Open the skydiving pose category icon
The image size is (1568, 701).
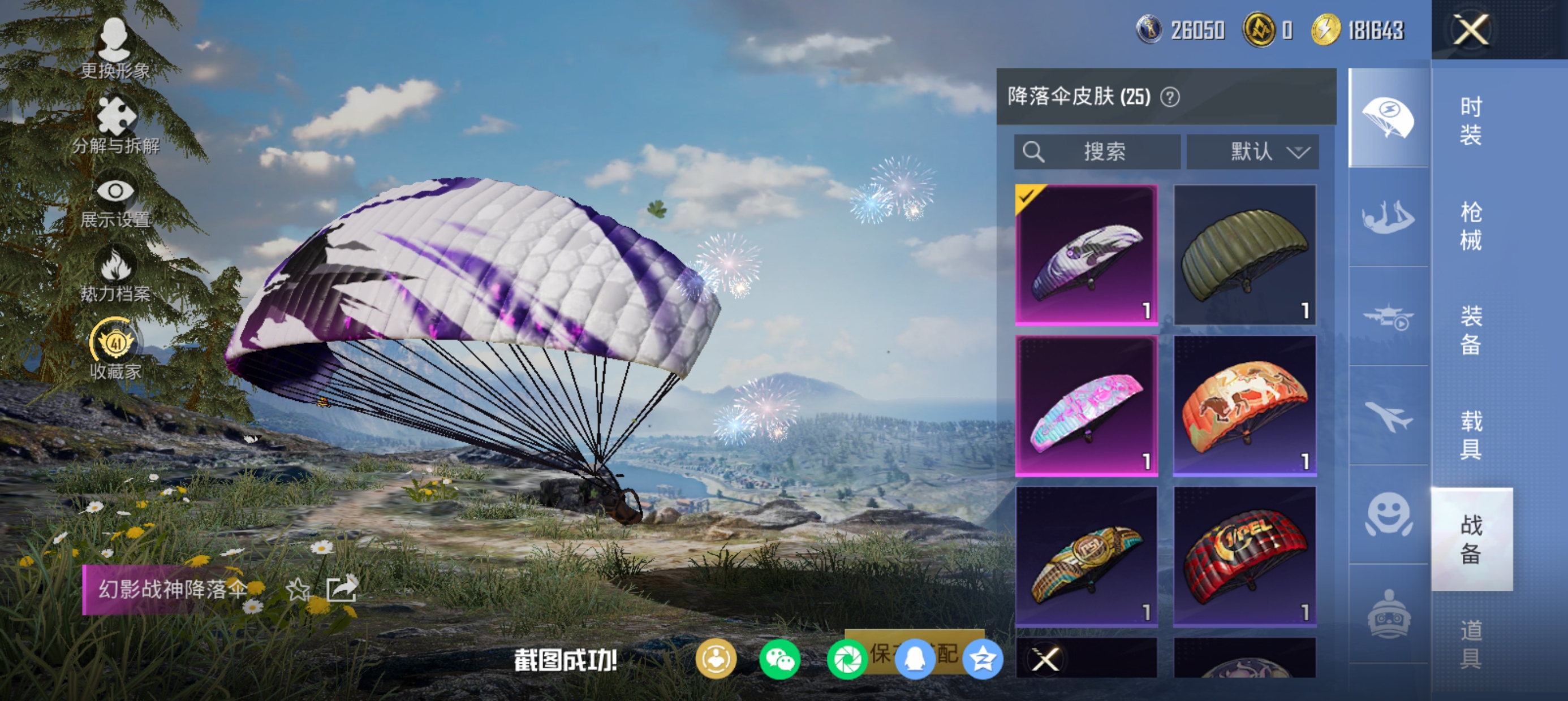point(1388,217)
